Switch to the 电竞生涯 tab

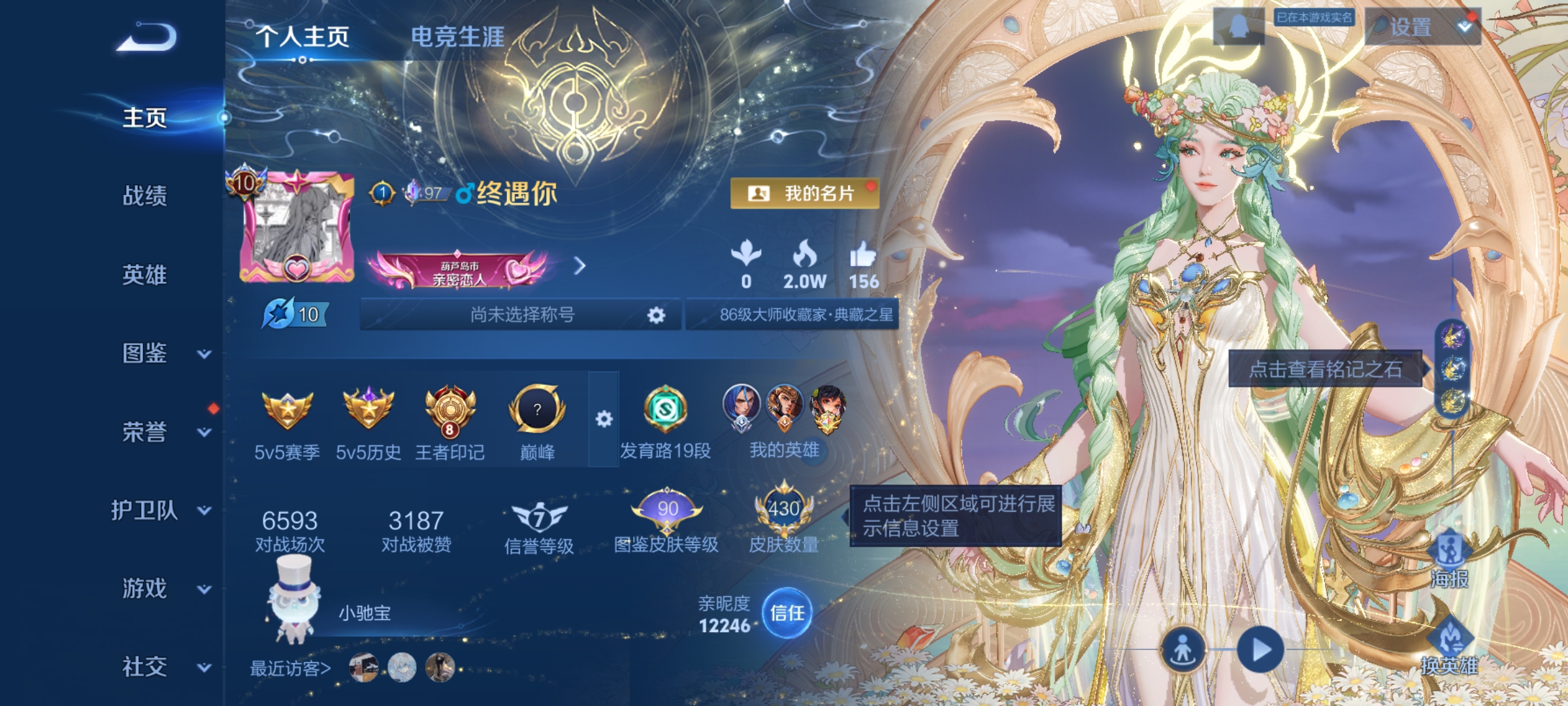(457, 37)
